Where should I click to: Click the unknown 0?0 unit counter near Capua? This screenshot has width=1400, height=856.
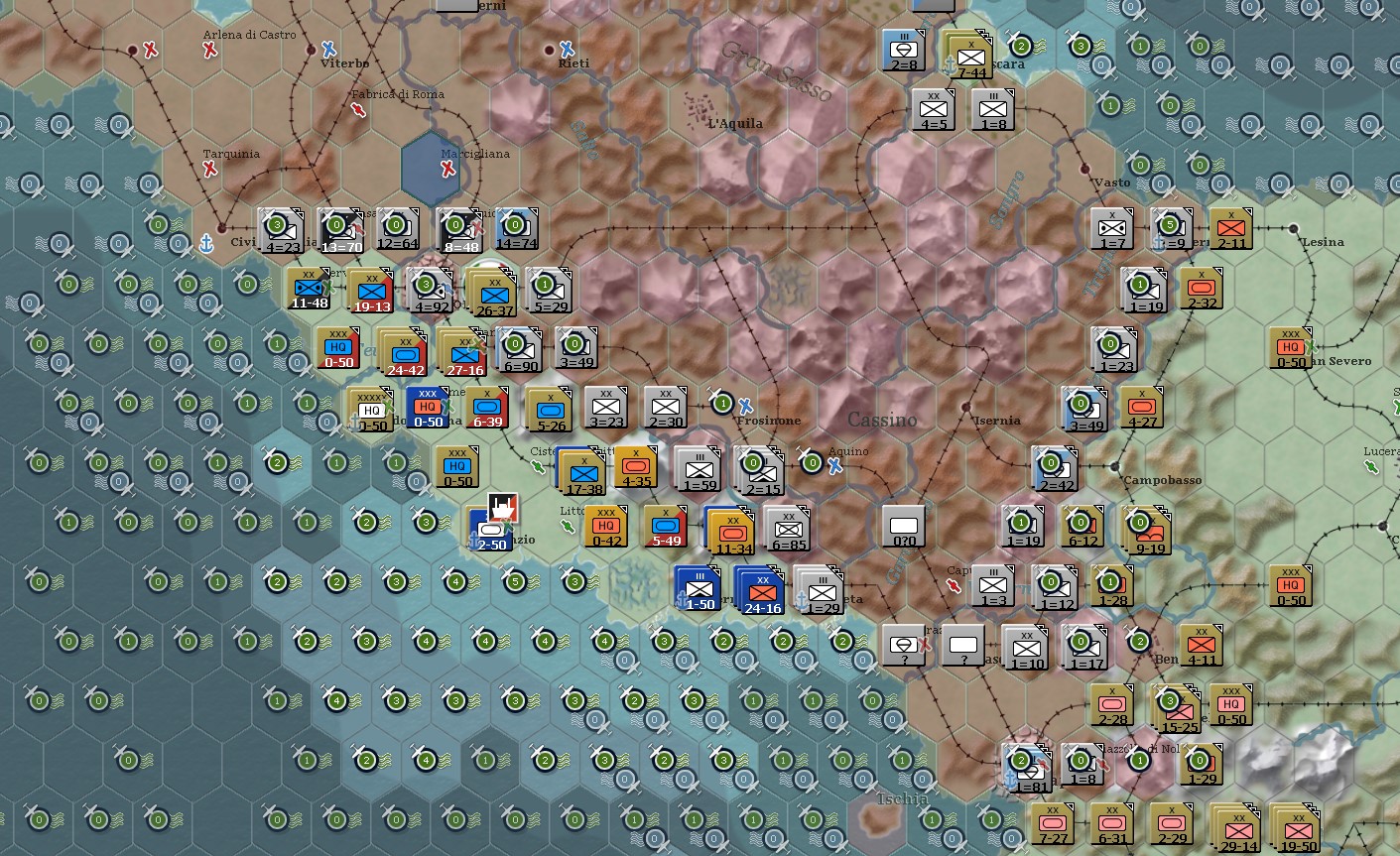tap(904, 526)
